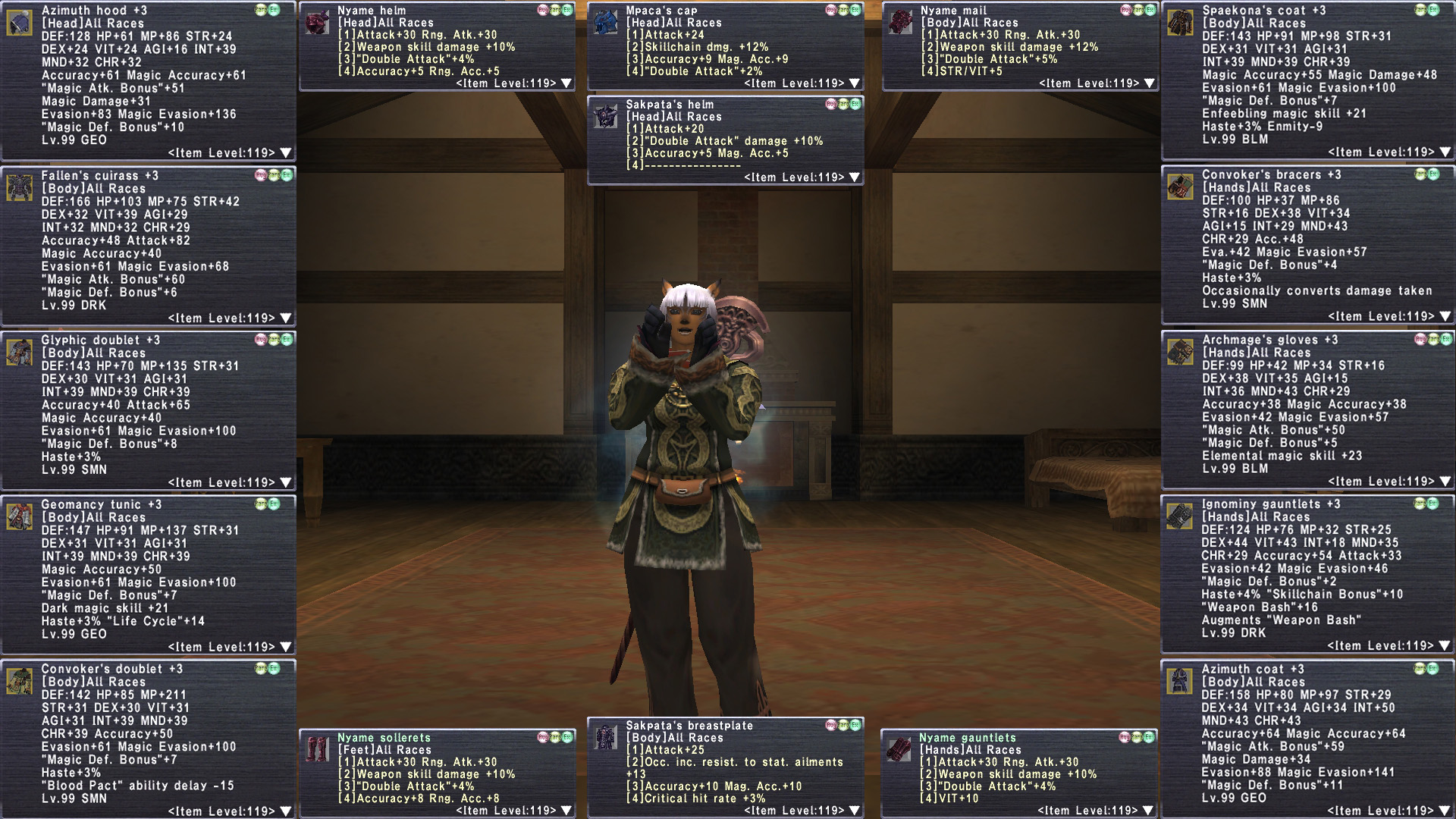This screenshot has width=1456, height=819.
Task: Select the Sakpata's helm icon
Action: click(x=605, y=117)
